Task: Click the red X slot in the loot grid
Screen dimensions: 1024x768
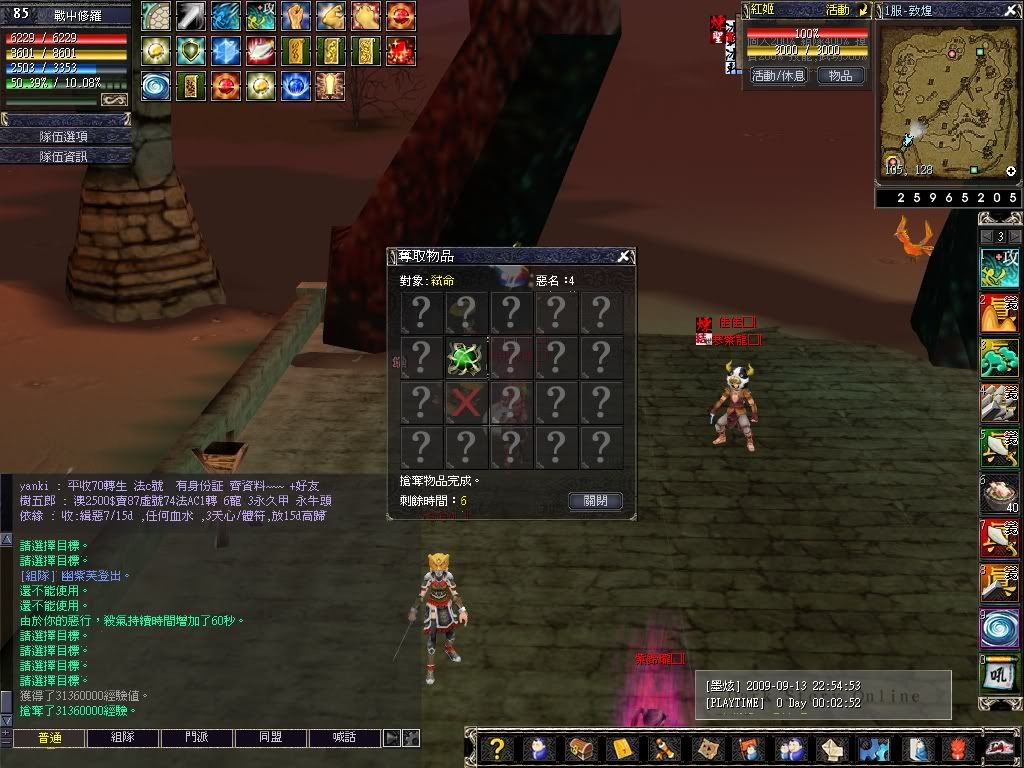Action: 466,403
